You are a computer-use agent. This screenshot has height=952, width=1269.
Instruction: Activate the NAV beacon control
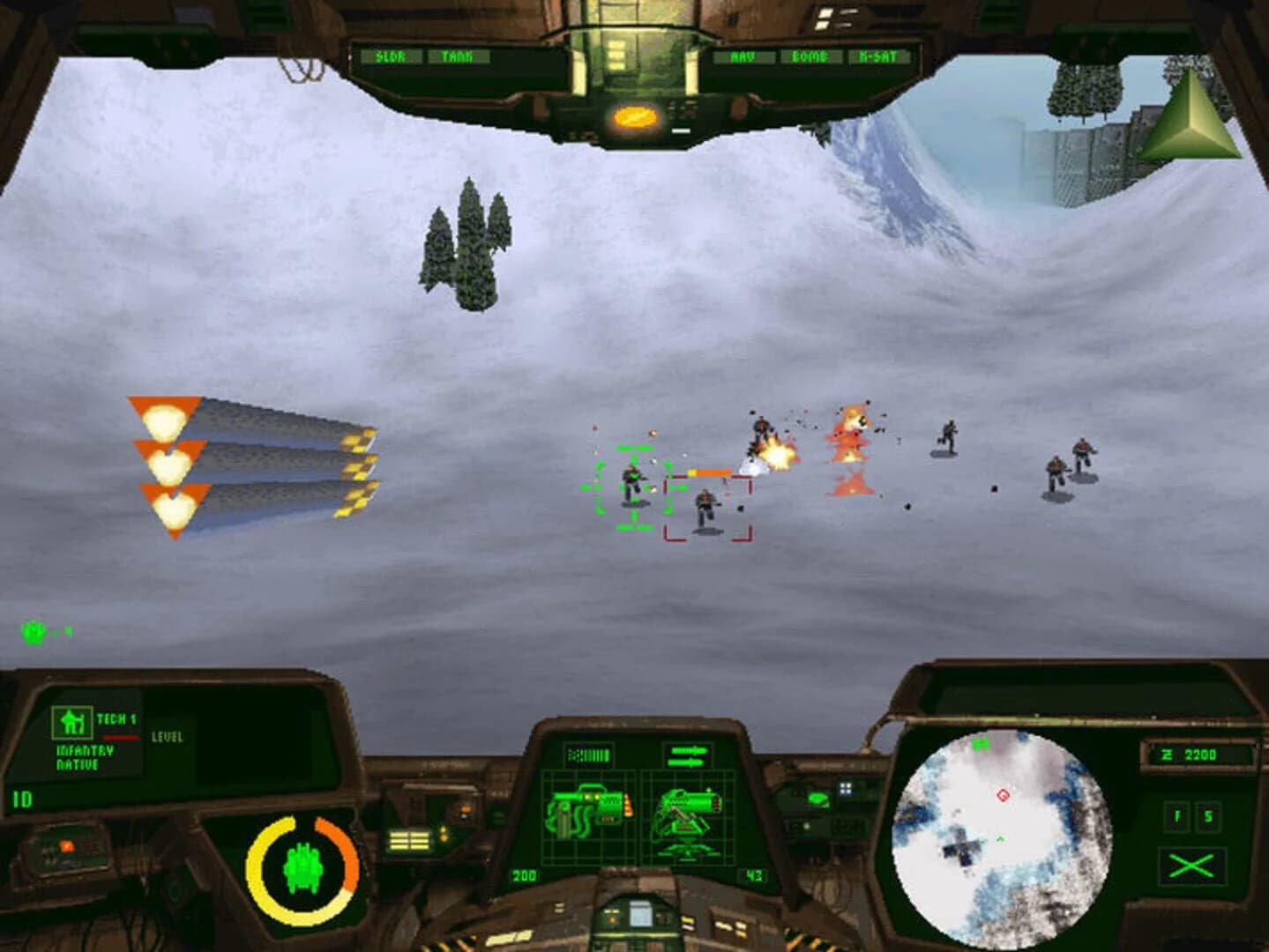point(743,54)
